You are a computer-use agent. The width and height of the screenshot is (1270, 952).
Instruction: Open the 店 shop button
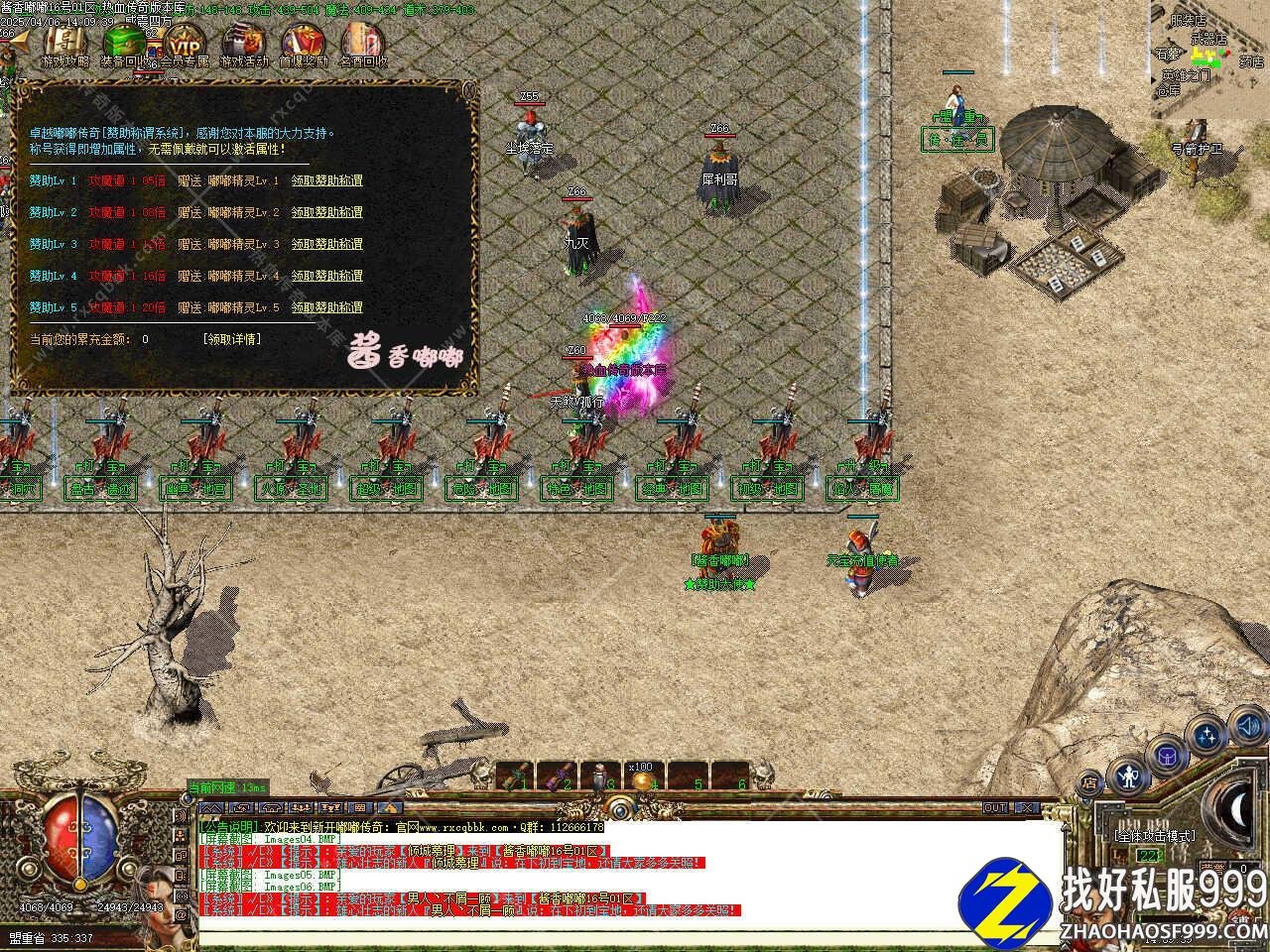pos(1089,783)
